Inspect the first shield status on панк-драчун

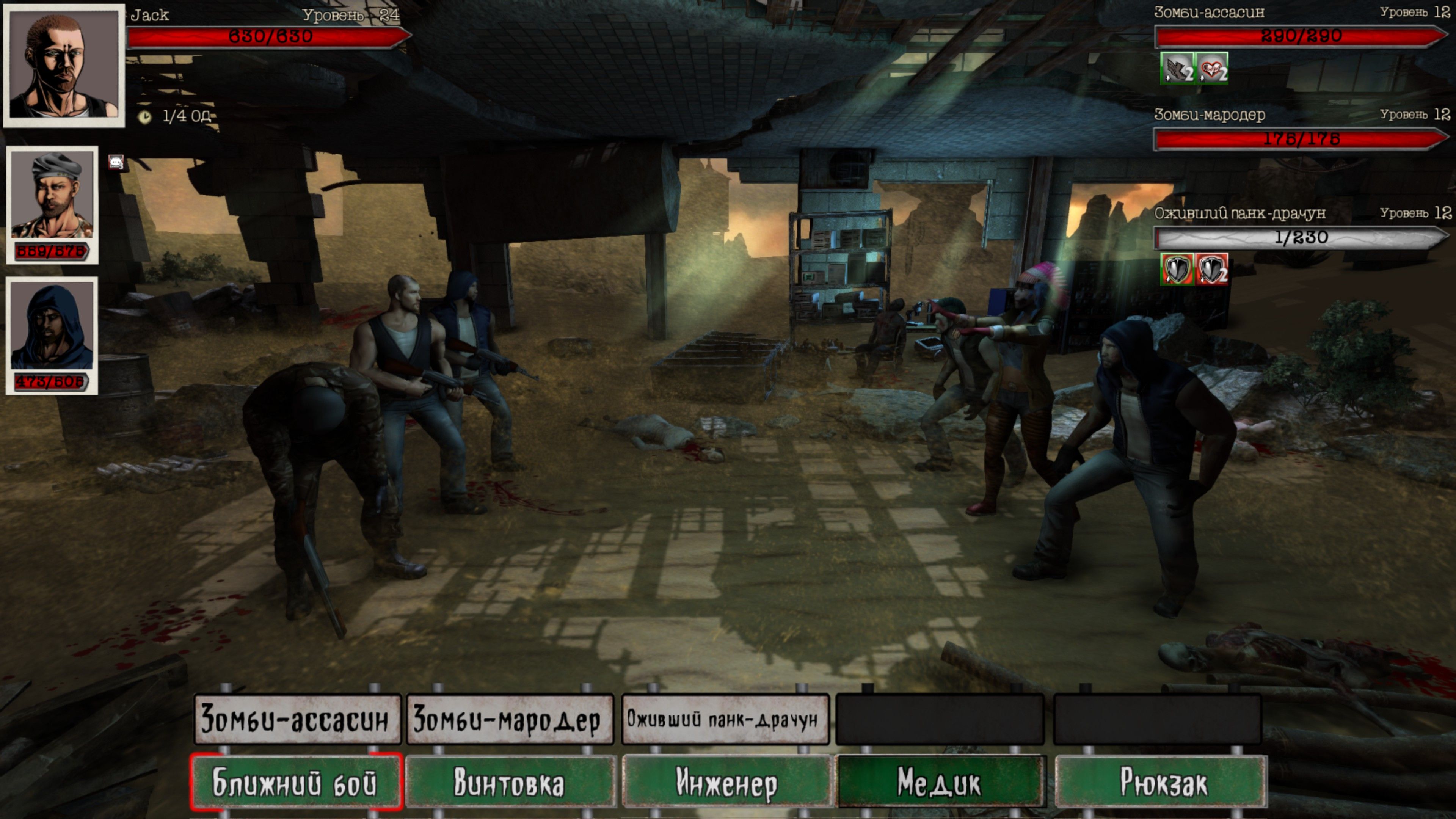pyautogui.click(x=1177, y=268)
